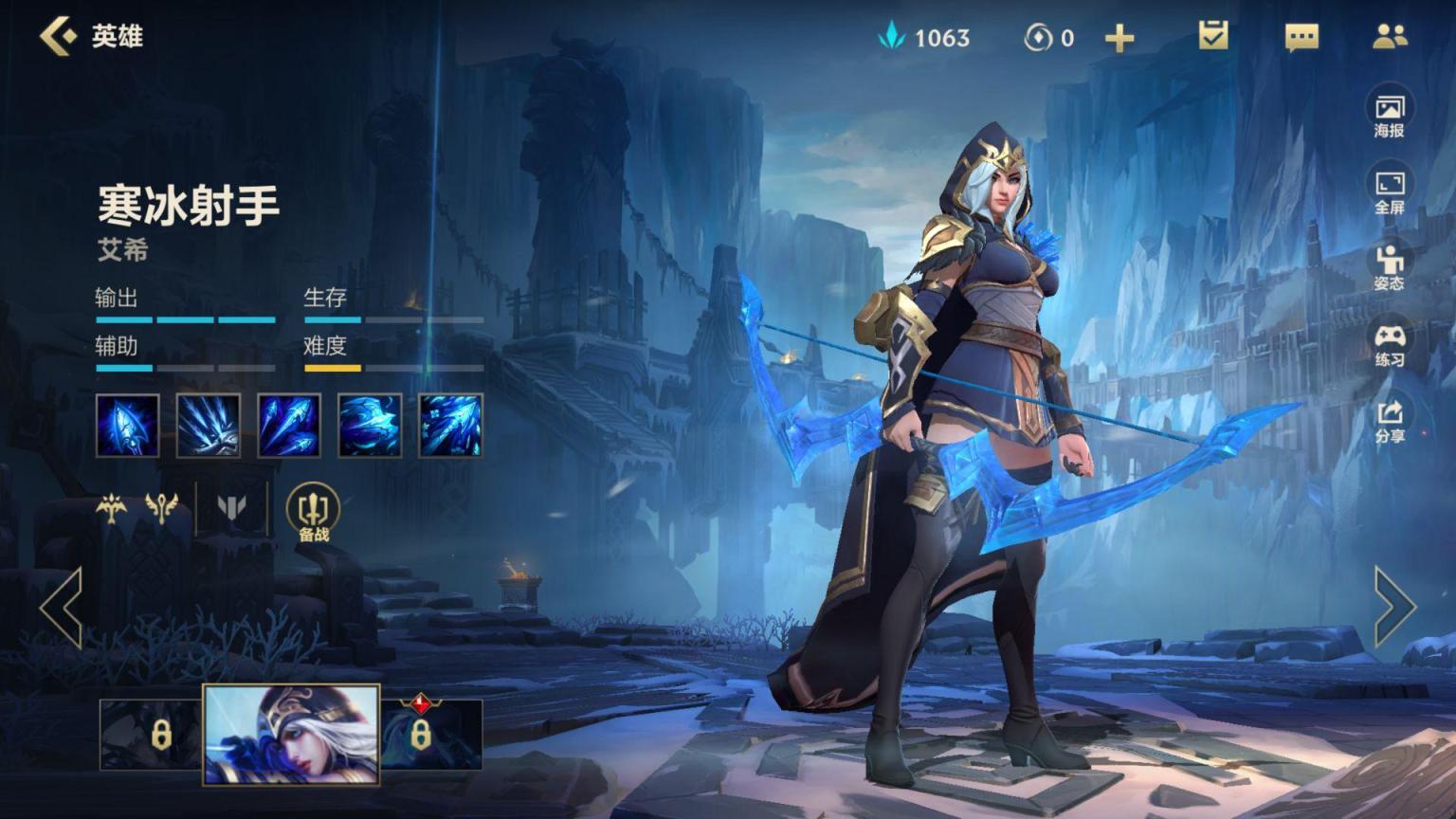Start 练习 practice mode
The image size is (1456, 819).
coord(1389,344)
